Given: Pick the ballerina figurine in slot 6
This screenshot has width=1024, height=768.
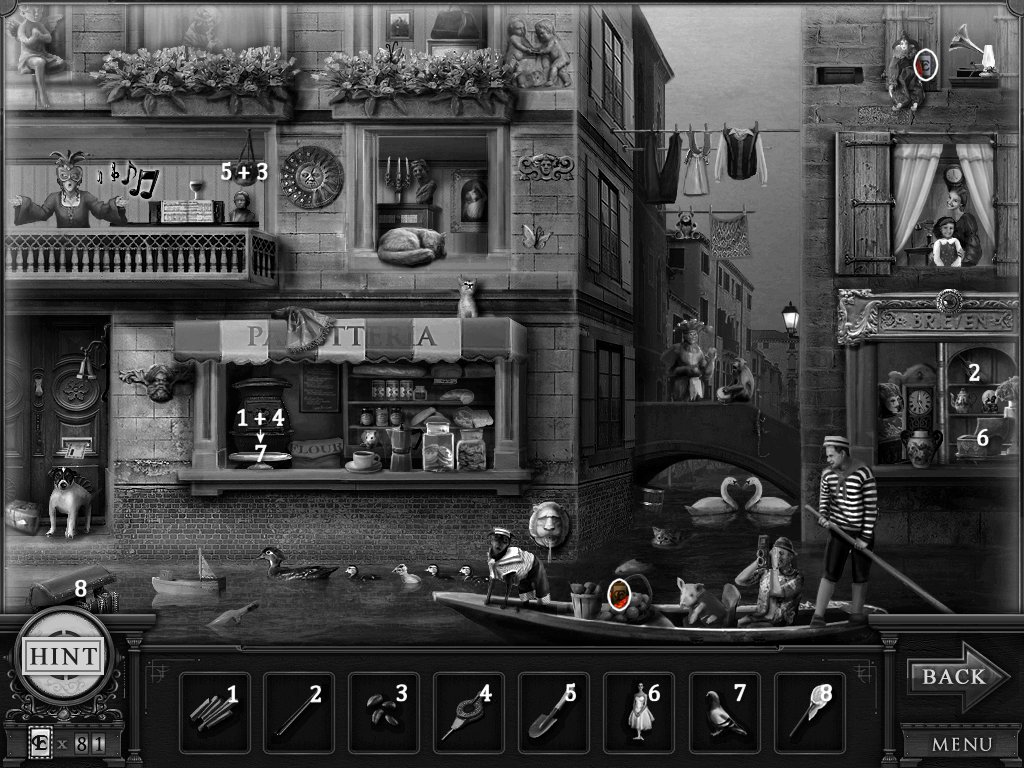Looking at the screenshot, I should coord(638,713).
